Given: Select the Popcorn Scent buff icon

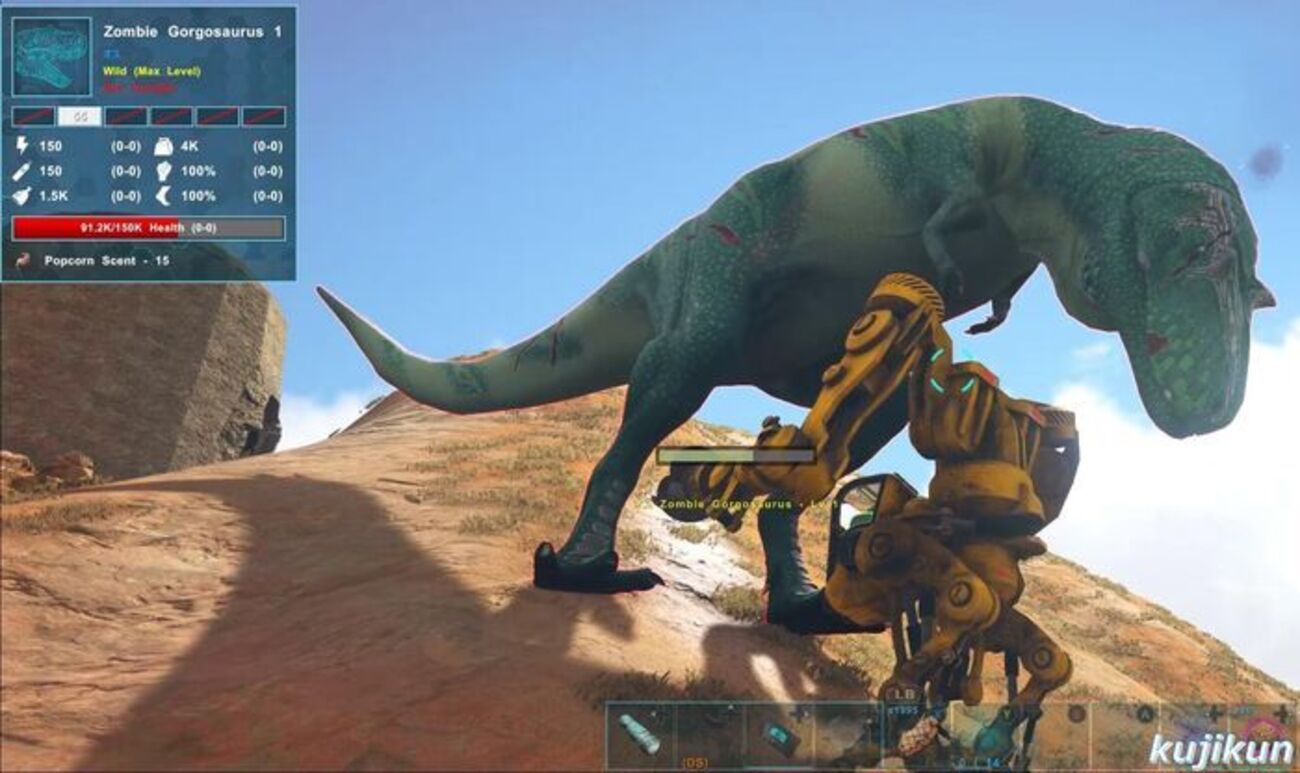Looking at the screenshot, I should point(22,261).
